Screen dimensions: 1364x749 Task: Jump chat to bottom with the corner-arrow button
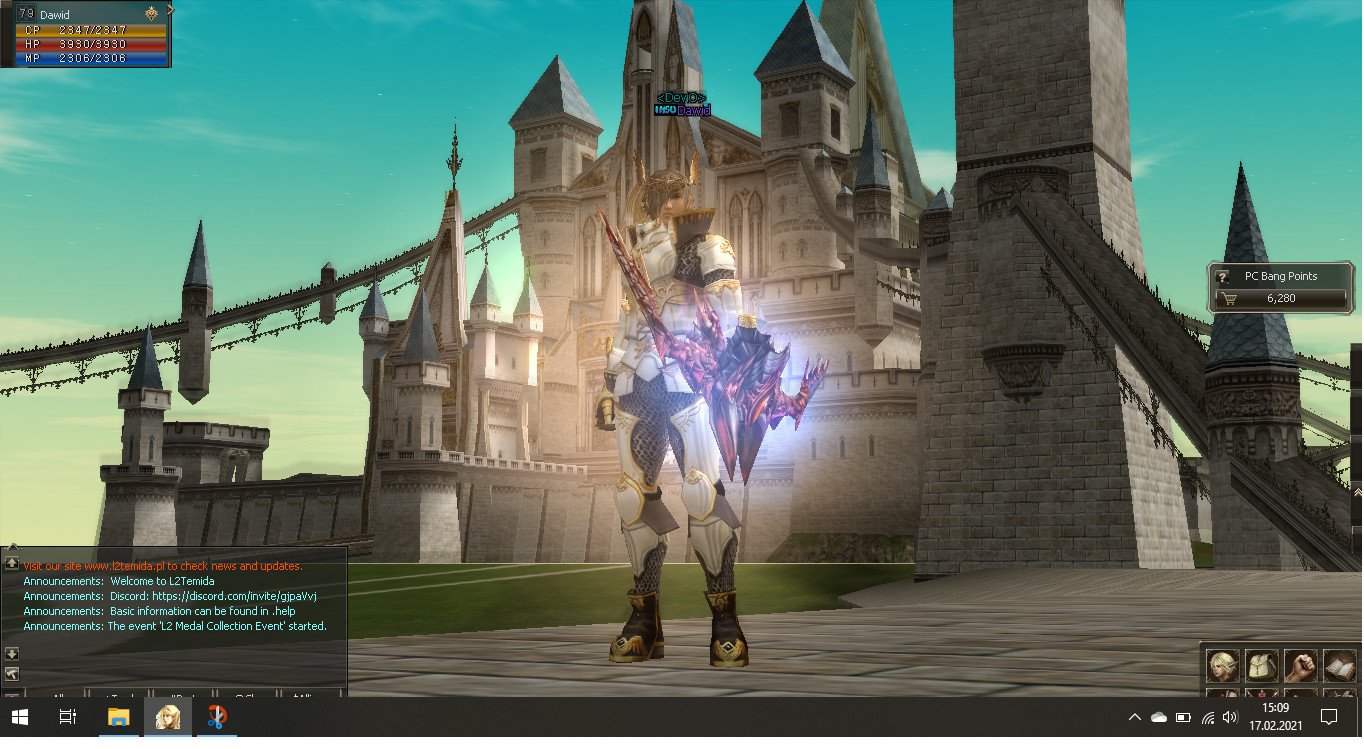click(x=12, y=672)
